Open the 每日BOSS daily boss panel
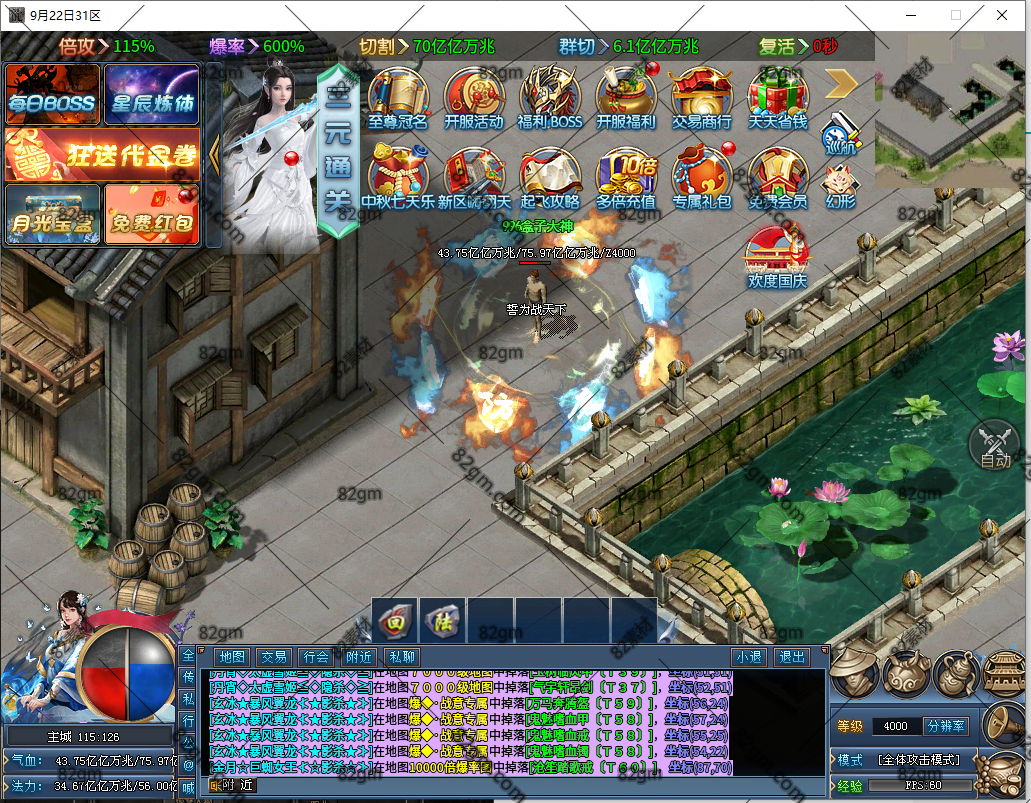This screenshot has height=803, width=1031. 53,95
